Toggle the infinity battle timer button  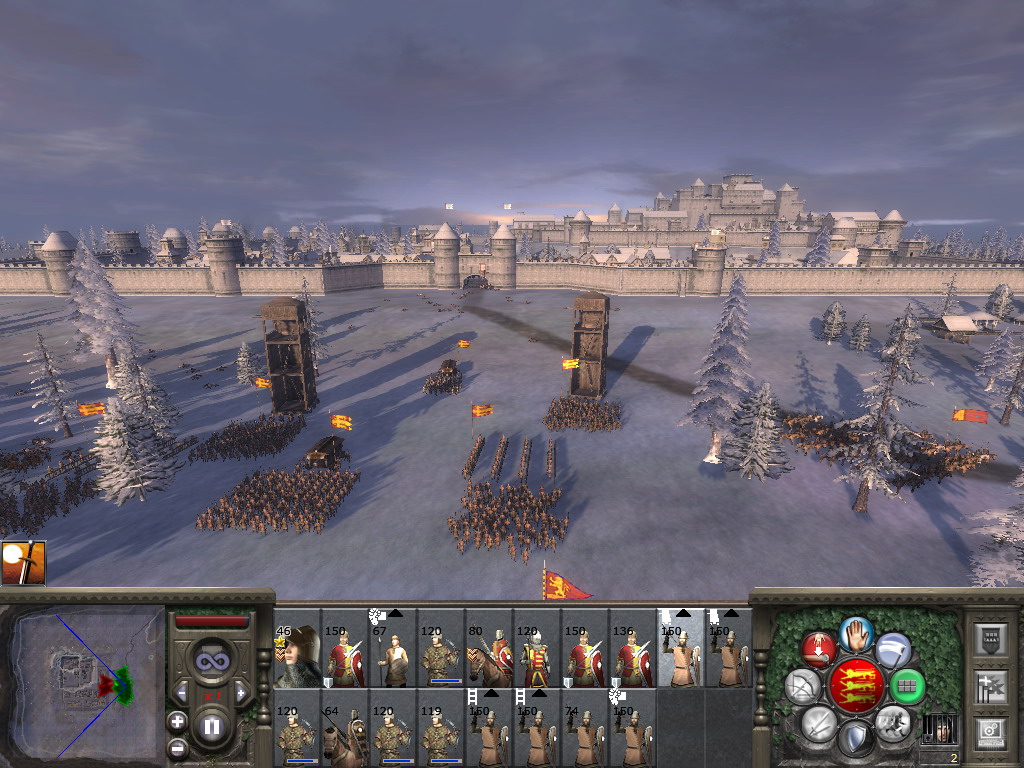coord(211,661)
